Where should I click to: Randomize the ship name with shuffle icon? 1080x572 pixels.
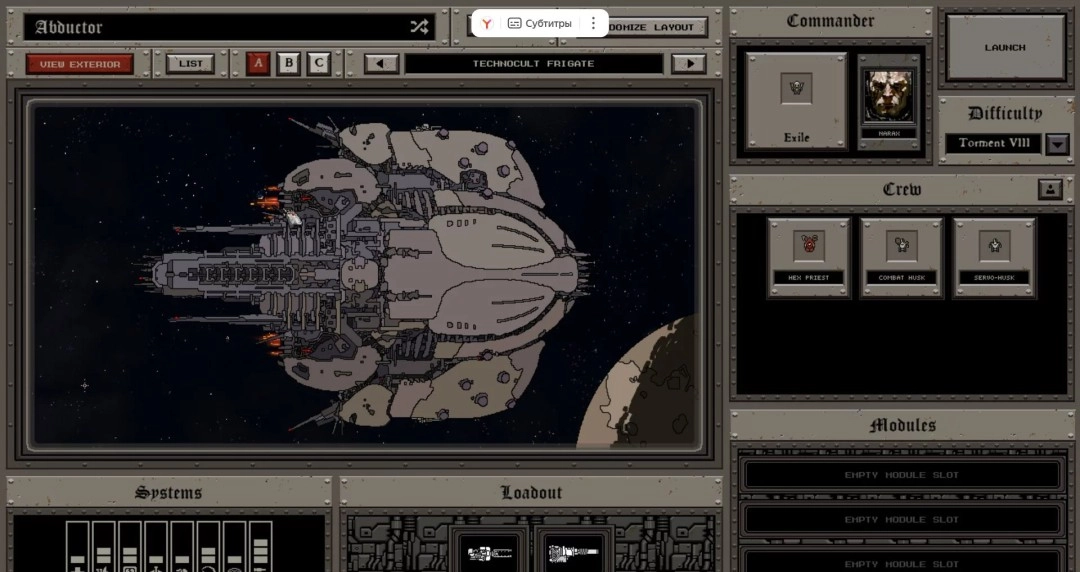(x=419, y=27)
